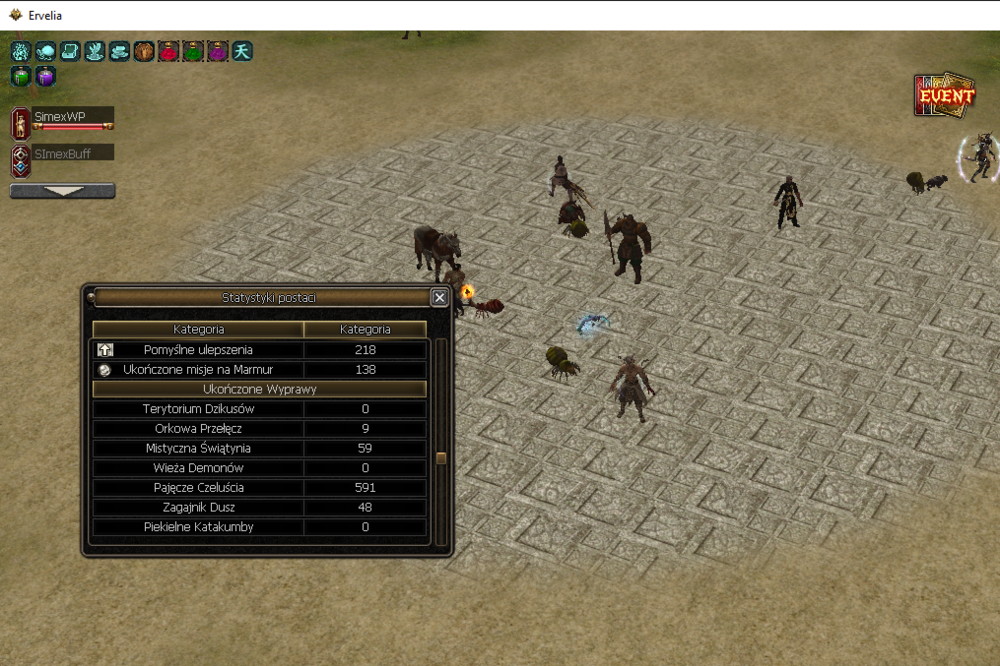The image size is (1000, 666).
Task: Click the purple jar buff icon
Action: tap(46, 76)
